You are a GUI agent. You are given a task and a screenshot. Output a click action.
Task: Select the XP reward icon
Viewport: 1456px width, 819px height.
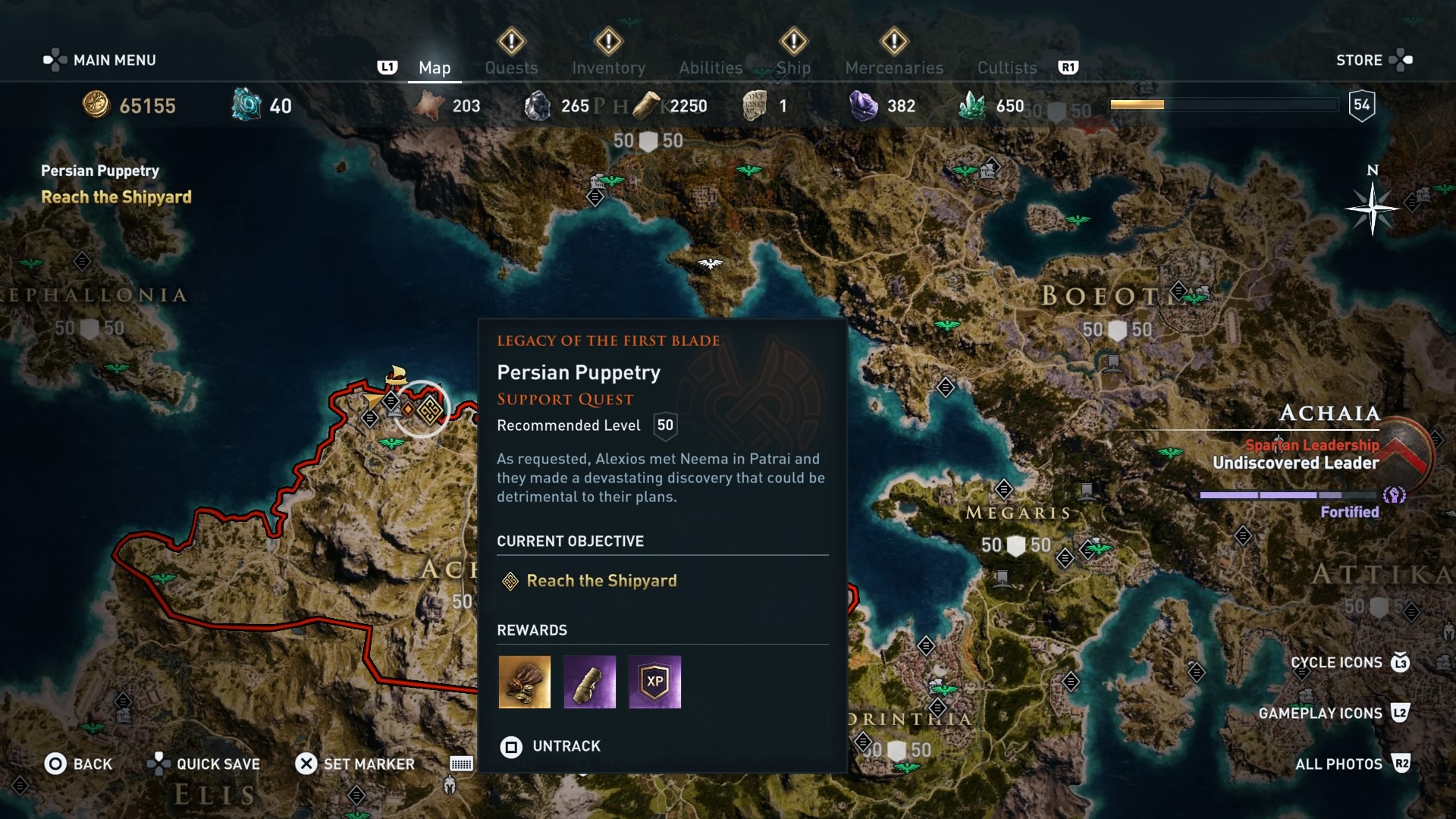654,682
